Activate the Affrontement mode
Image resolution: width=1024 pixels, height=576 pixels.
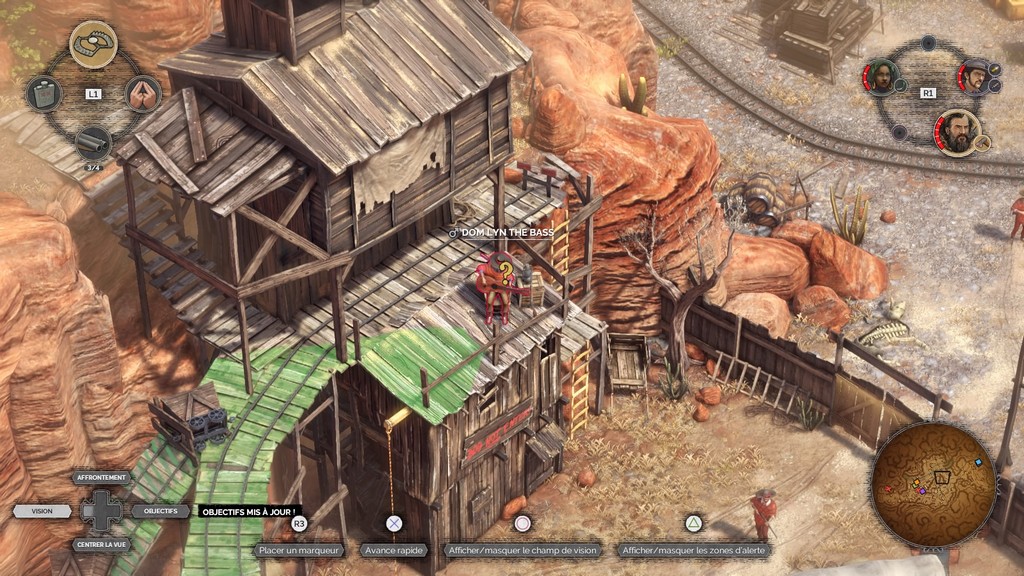(x=102, y=478)
